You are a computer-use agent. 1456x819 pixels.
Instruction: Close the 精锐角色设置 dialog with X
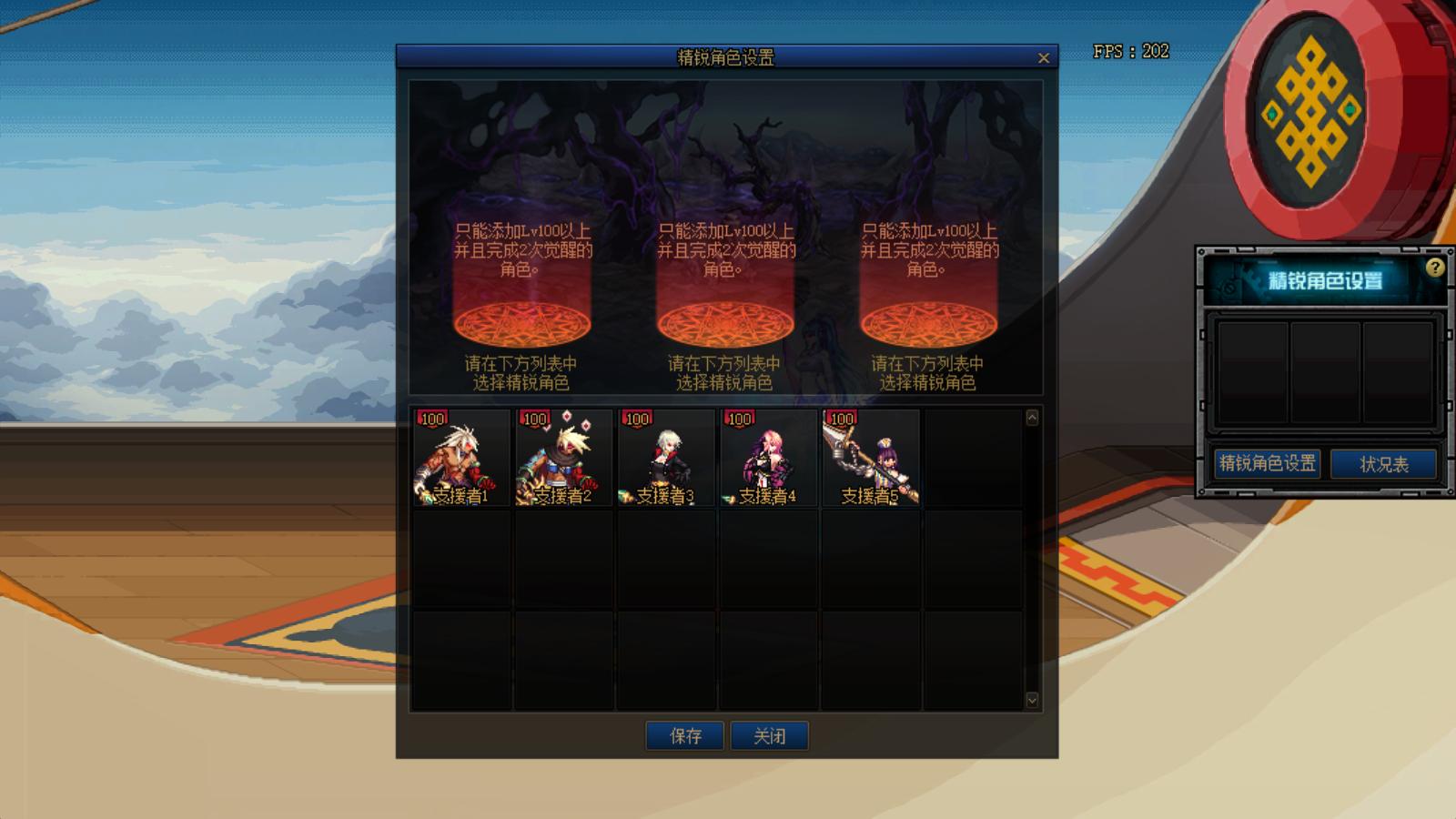(x=1043, y=58)
